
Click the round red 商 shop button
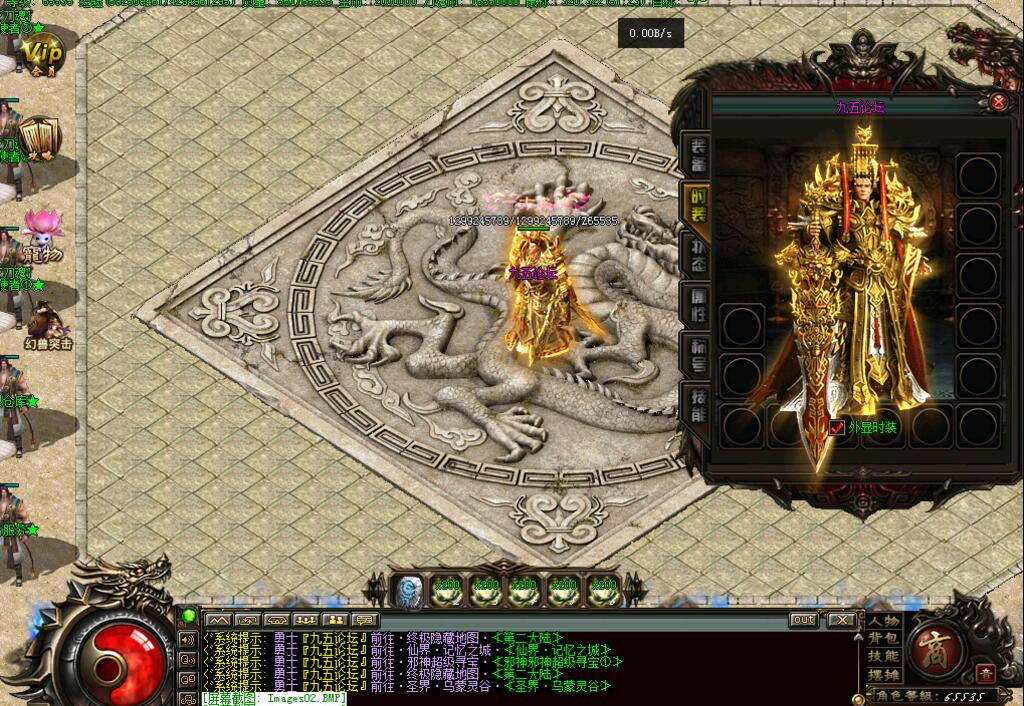(x=939, y=647)
